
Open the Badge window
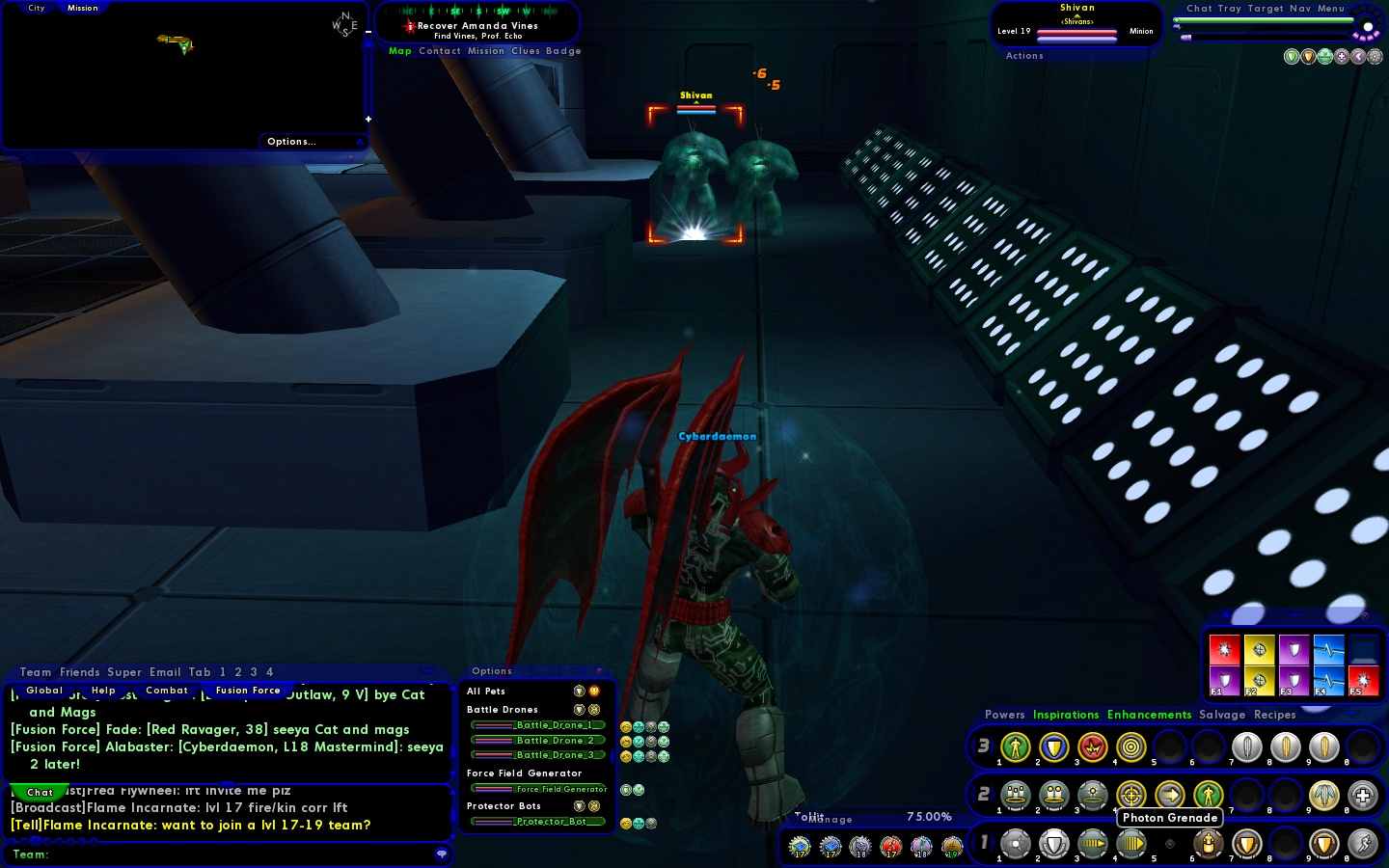coord(563,51)
